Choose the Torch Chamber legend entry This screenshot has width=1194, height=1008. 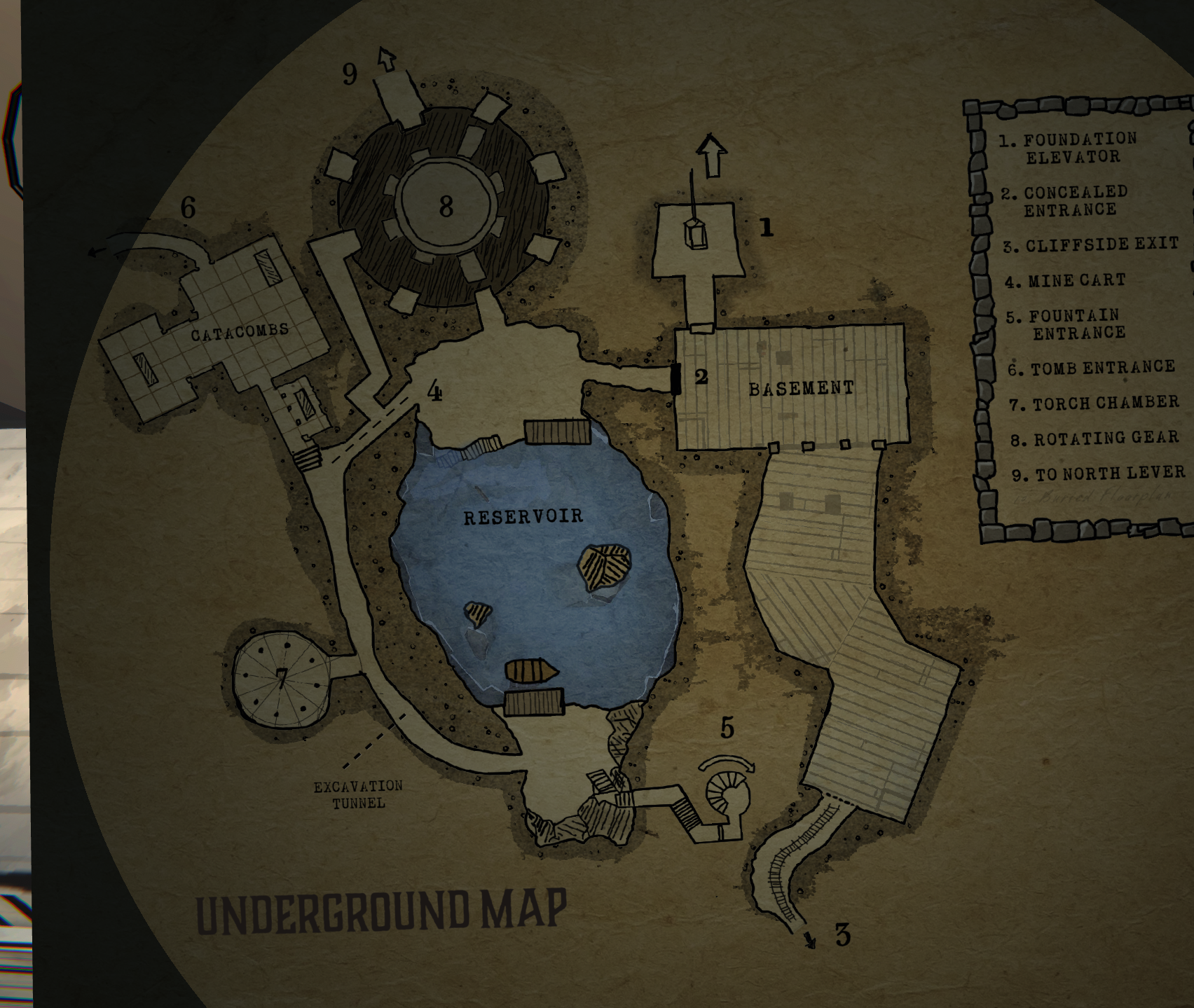1095,403
